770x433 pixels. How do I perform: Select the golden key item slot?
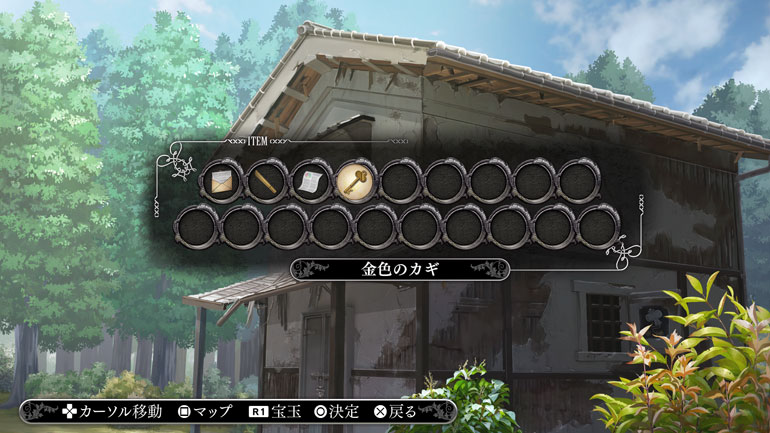pos(356,182)
